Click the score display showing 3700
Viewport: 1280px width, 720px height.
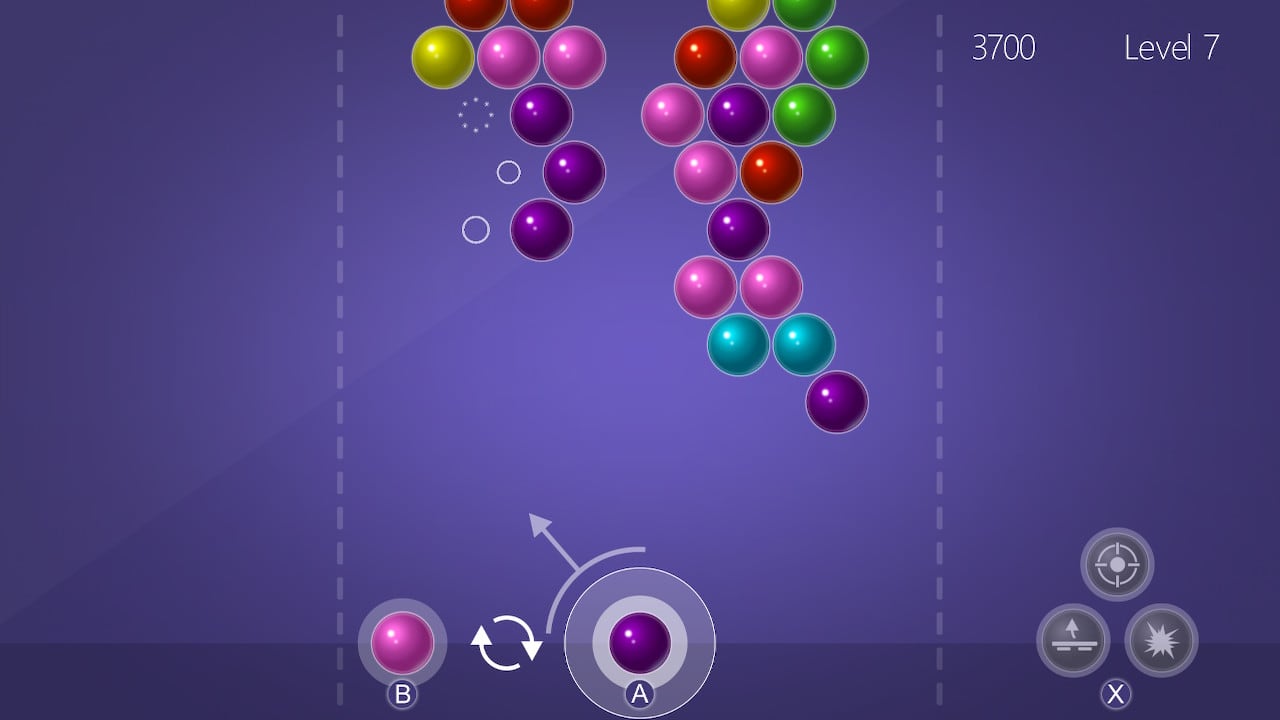(1004, 48)
